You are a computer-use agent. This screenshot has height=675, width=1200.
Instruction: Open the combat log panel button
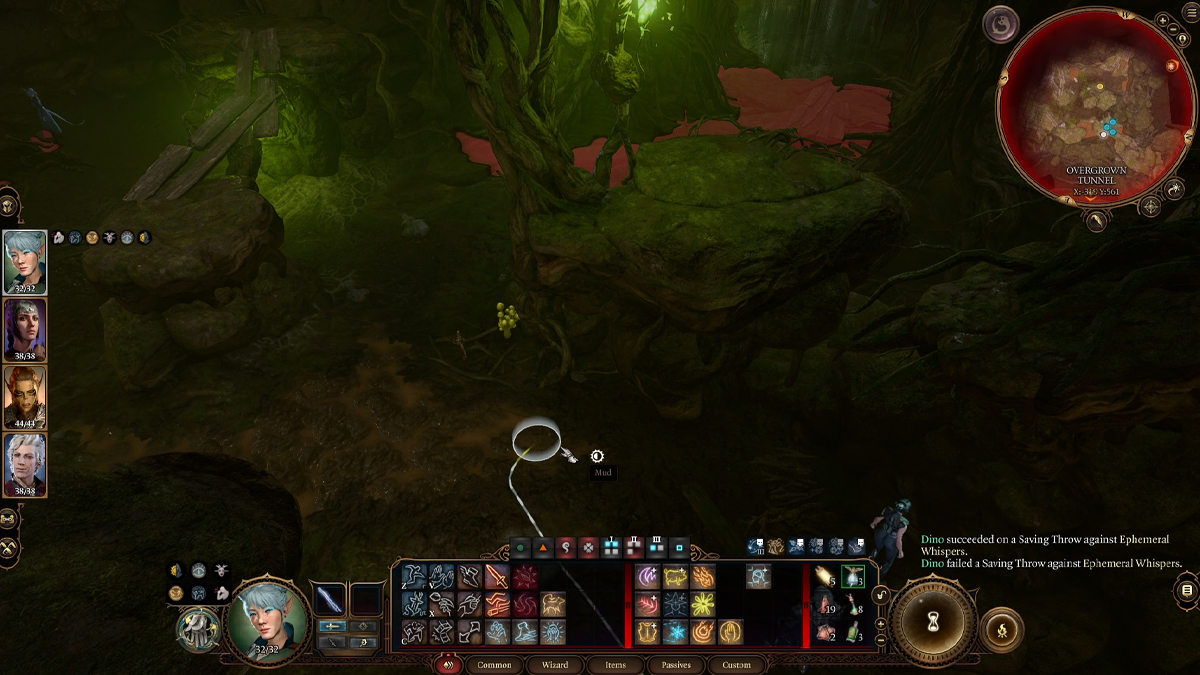coord(1187,590)
